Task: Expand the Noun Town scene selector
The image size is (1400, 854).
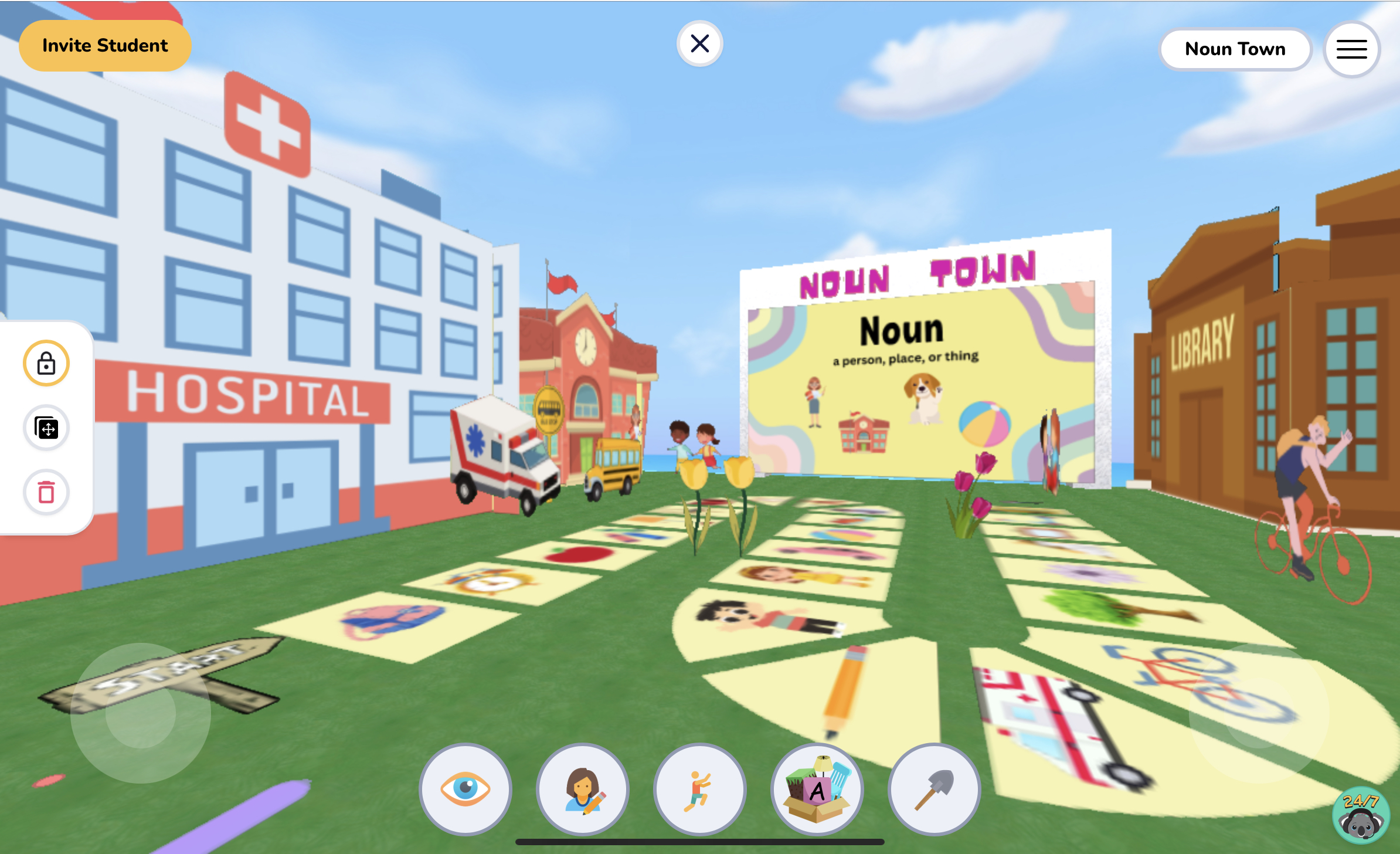Action: point(1235,49)
